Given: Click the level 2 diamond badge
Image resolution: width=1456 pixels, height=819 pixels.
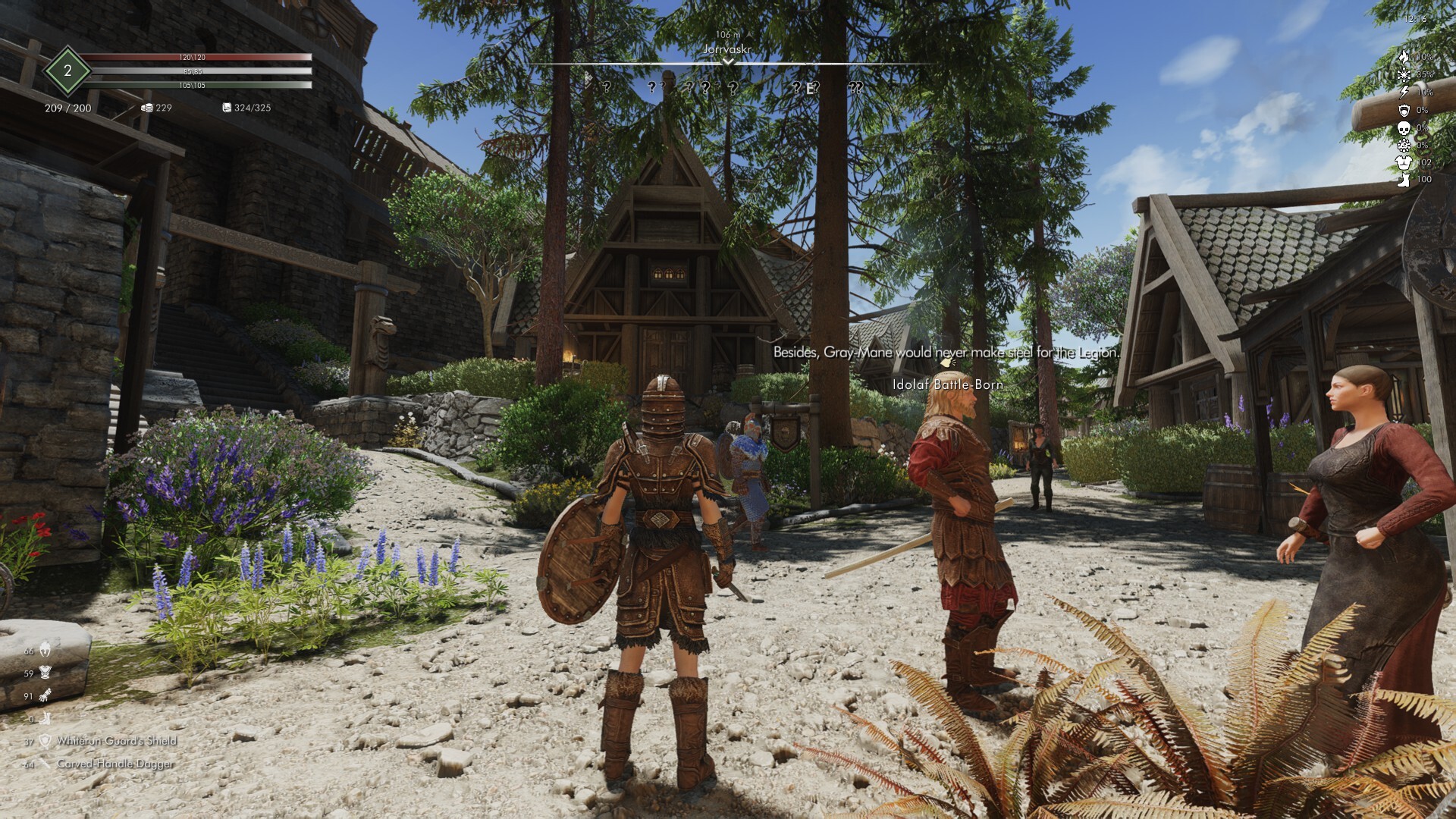Looking at the screenshot, I should 67,71.
